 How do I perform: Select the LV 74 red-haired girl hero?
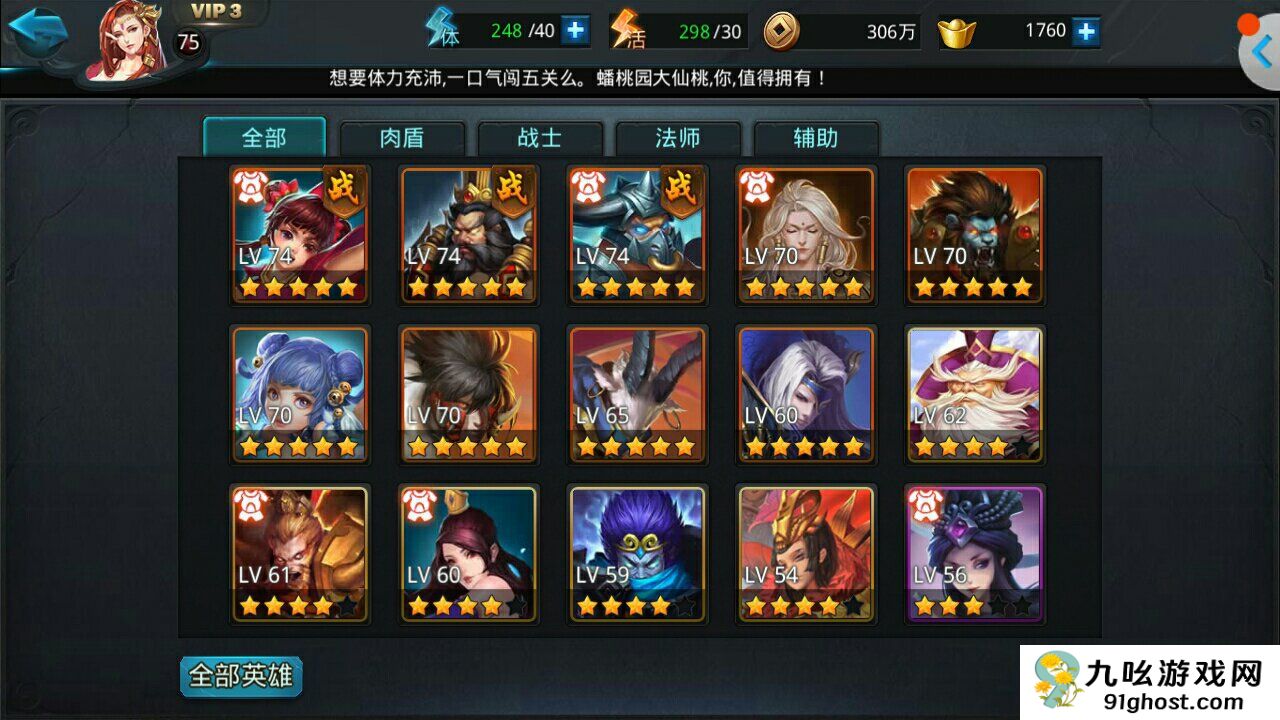point(300,235)
